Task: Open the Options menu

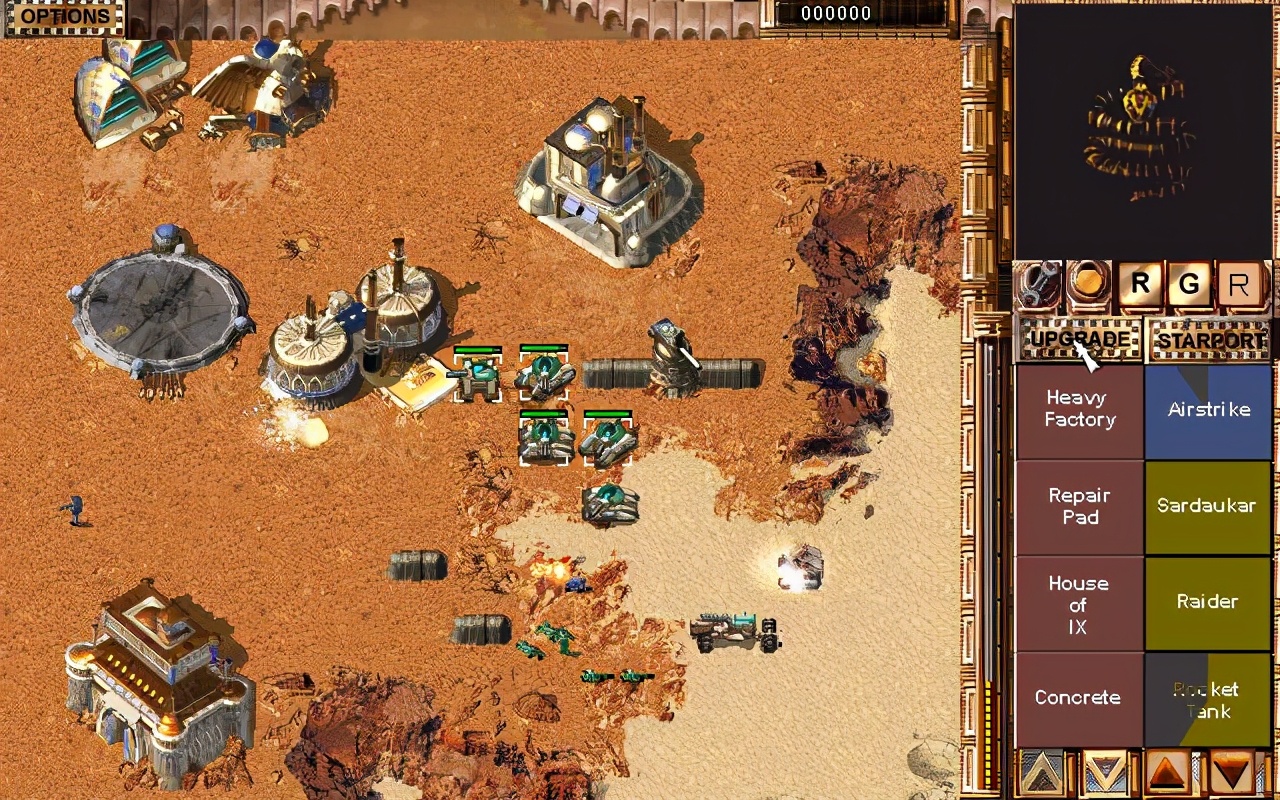Action: point(64,17)
